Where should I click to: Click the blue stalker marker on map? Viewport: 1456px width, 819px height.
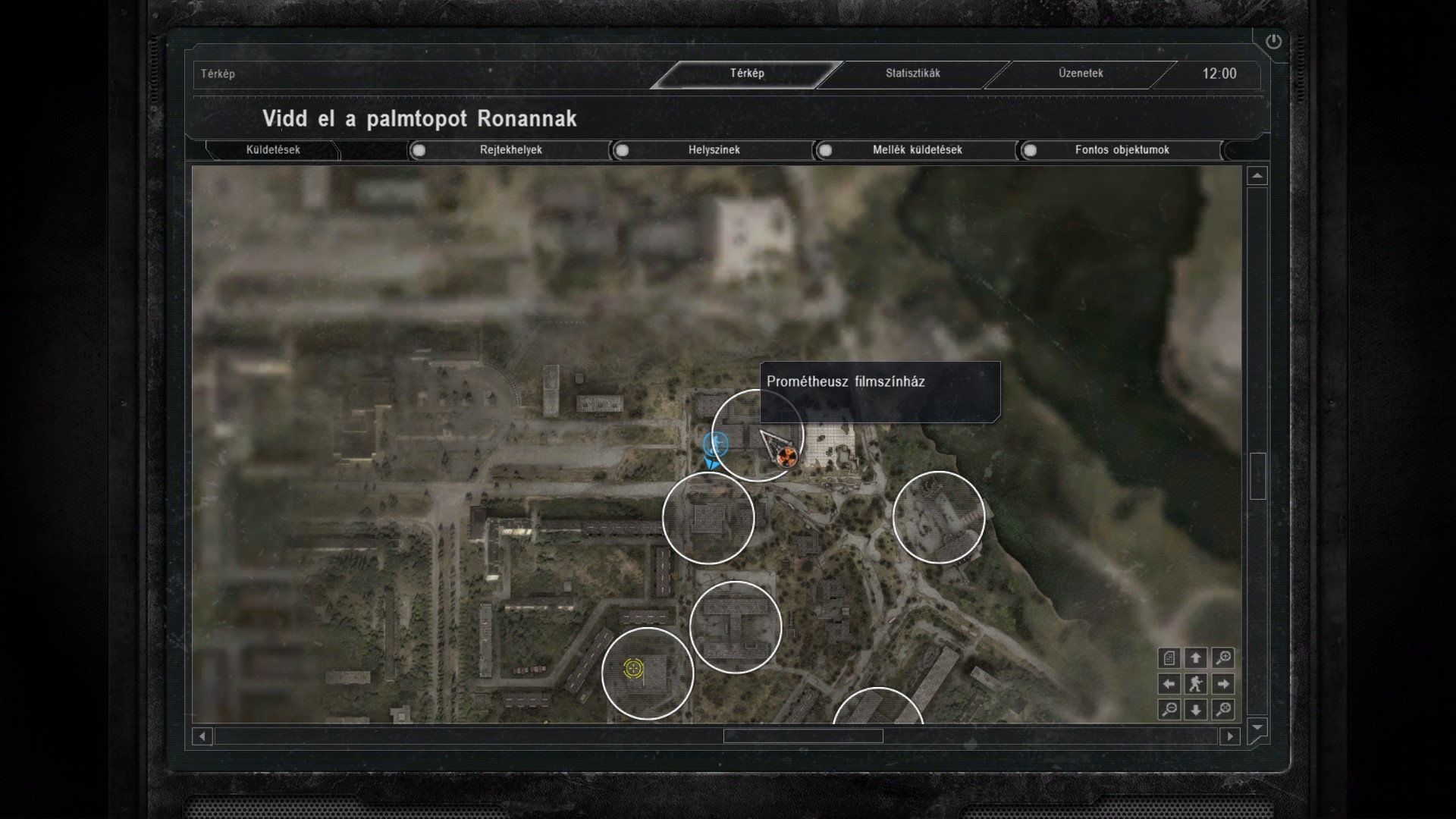tap(715, 444)
